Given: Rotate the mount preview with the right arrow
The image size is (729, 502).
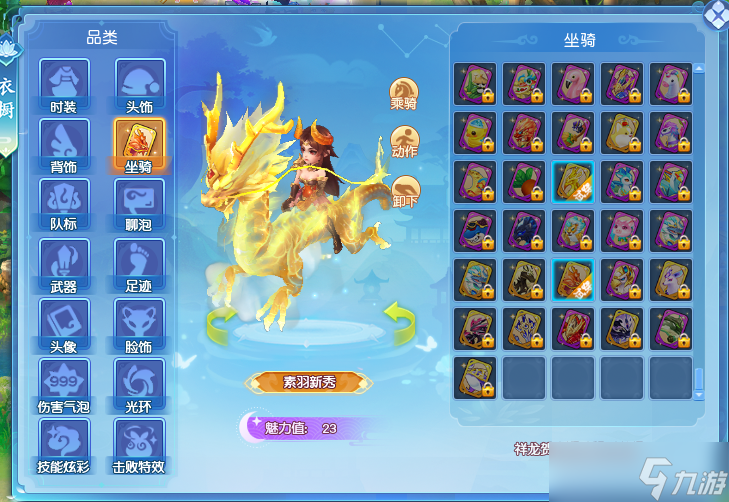Looking at the screenshot, I should pos(401,322).
